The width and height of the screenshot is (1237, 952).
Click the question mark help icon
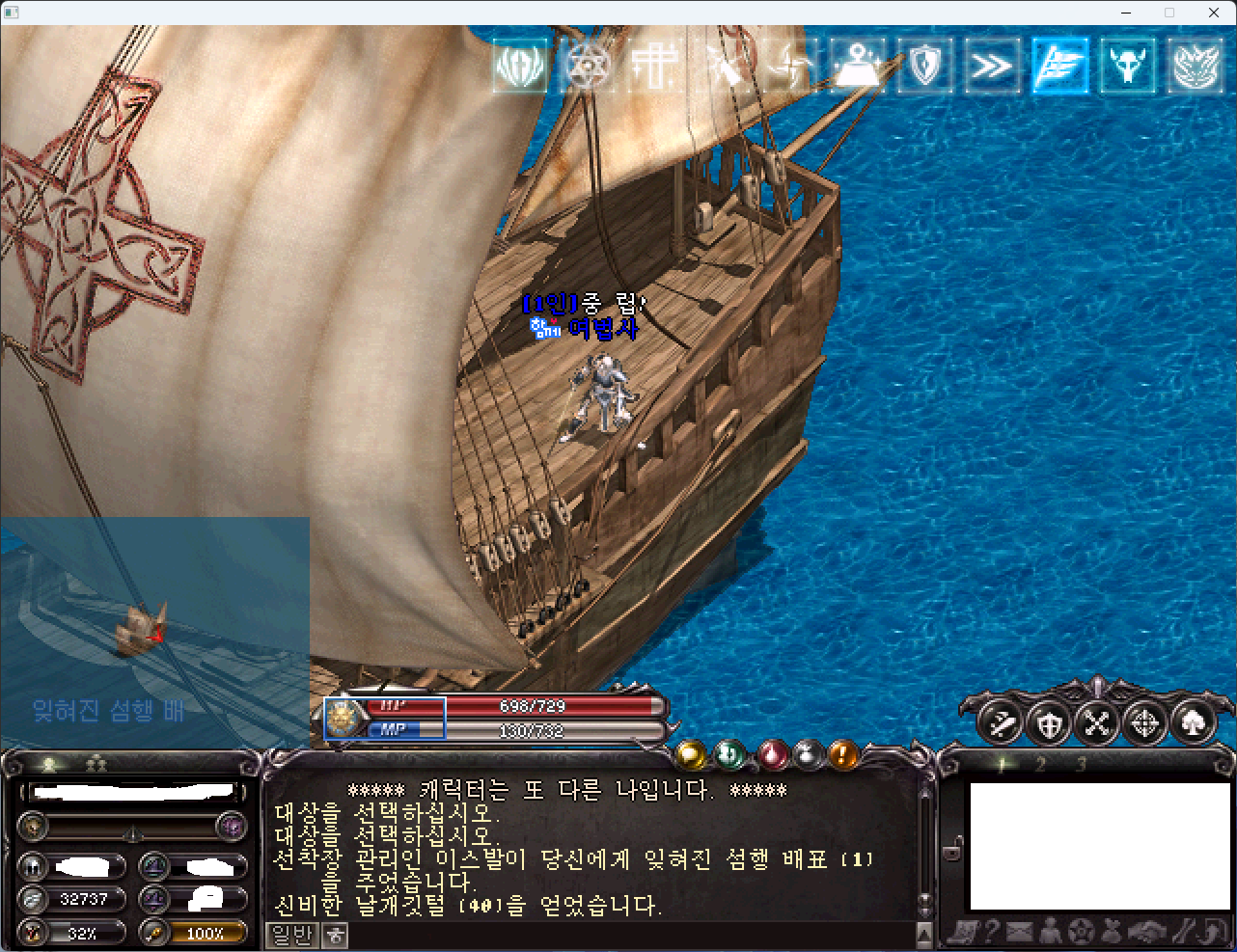(x=990, y=932)
